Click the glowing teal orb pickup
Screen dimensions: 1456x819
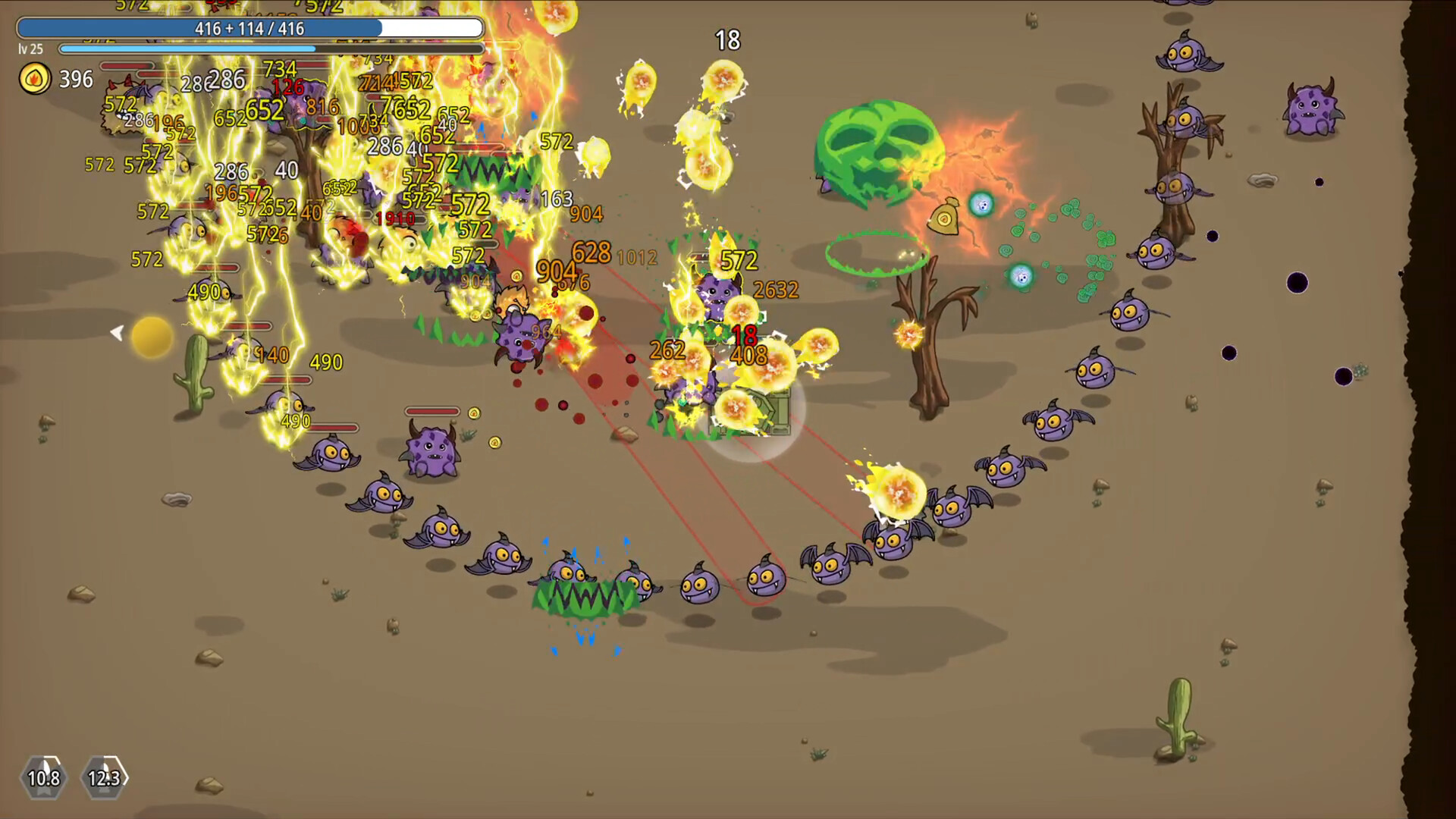point(981,203)
